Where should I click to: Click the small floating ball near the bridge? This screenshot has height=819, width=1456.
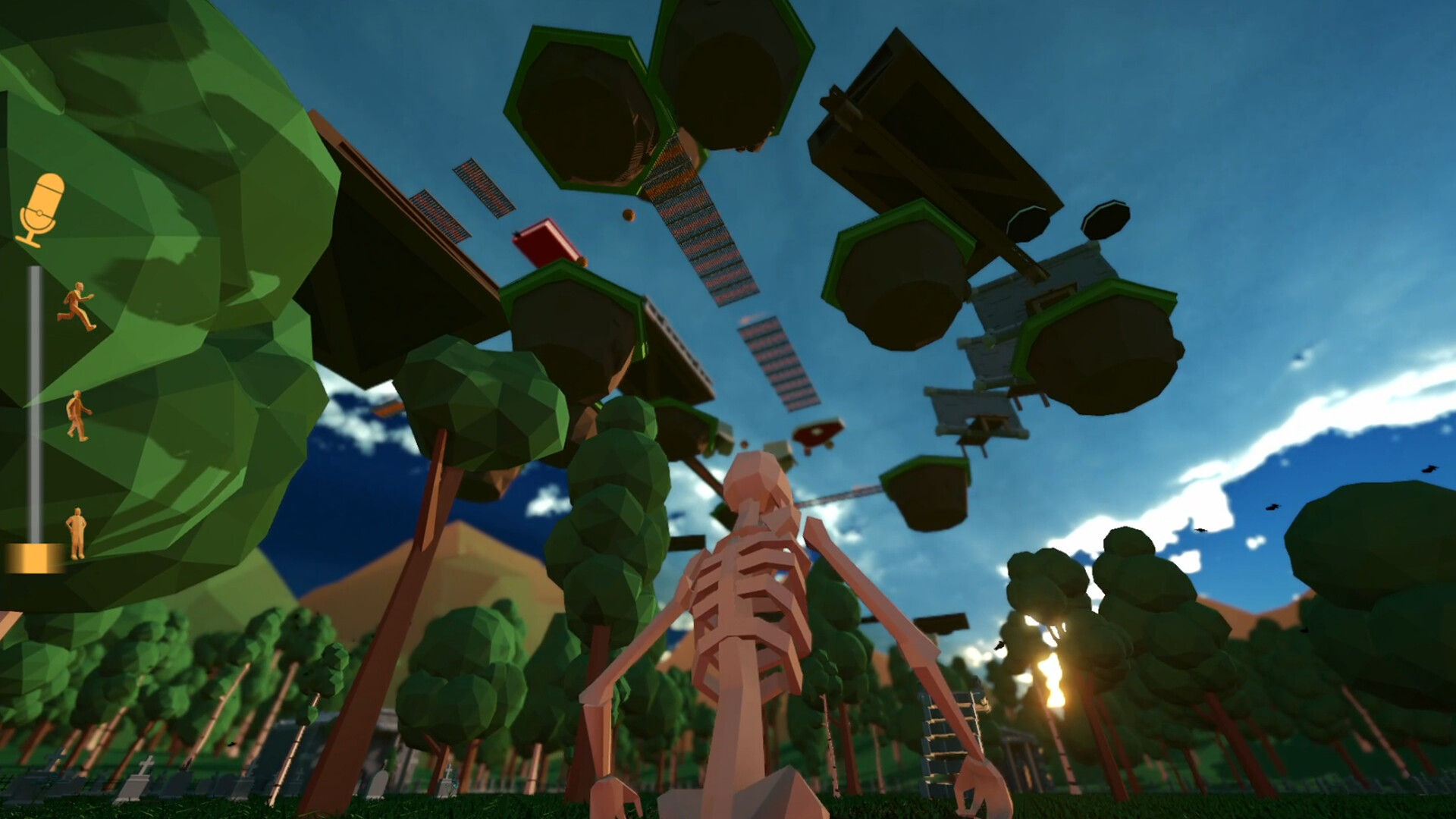[x=628, y=215]
